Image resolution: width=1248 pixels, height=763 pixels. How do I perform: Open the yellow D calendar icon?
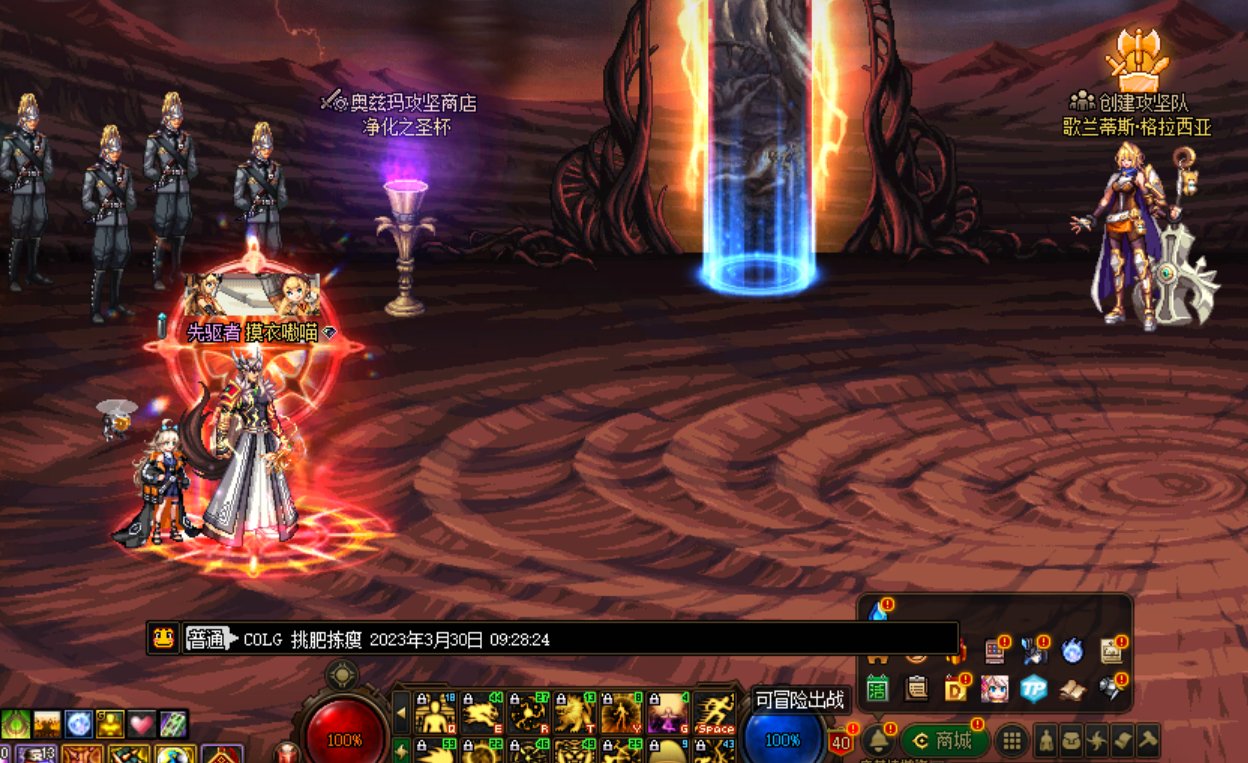coord(955,689)
